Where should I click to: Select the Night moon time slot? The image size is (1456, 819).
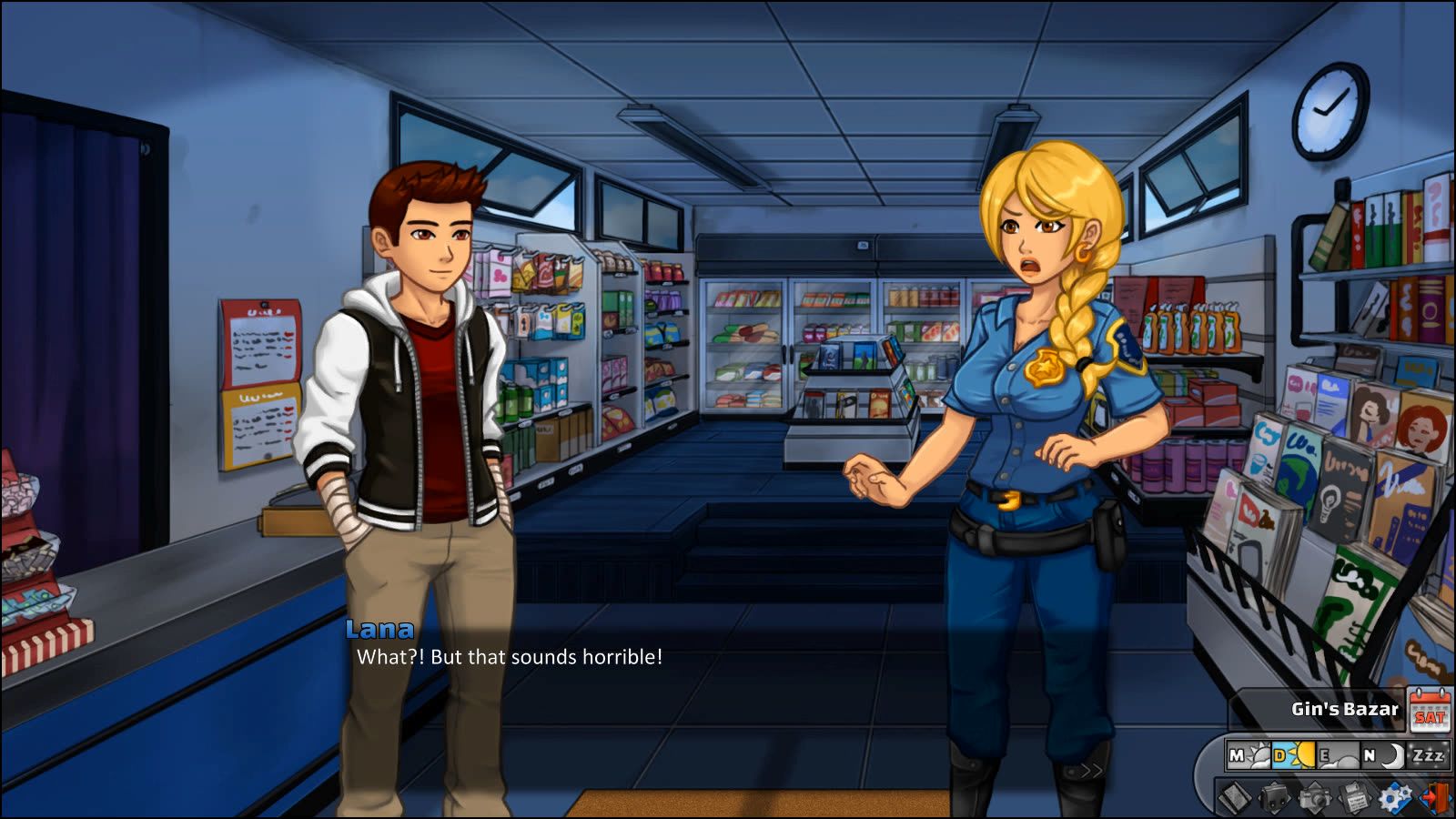[x=1381, y=755]
